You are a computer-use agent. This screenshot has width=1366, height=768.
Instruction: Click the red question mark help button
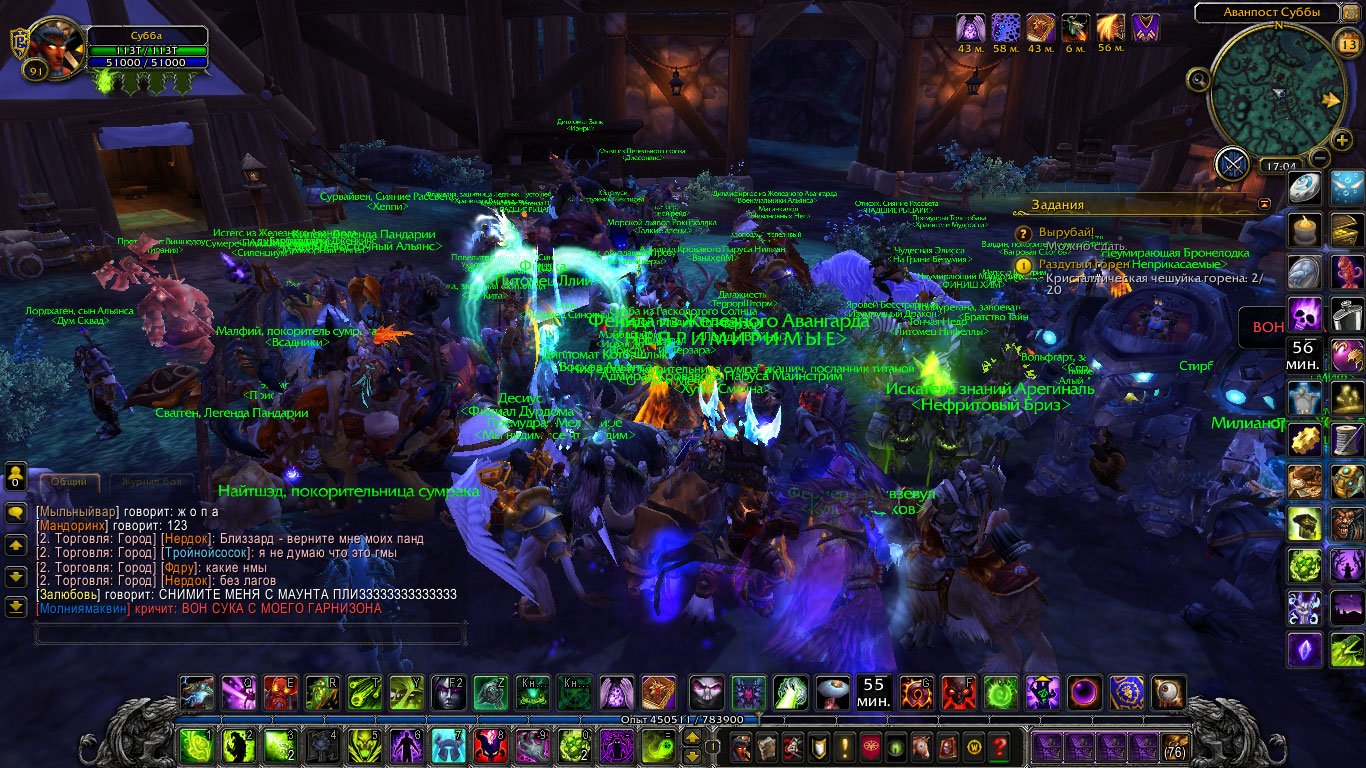pyautogui.click(x=999, y=746)
